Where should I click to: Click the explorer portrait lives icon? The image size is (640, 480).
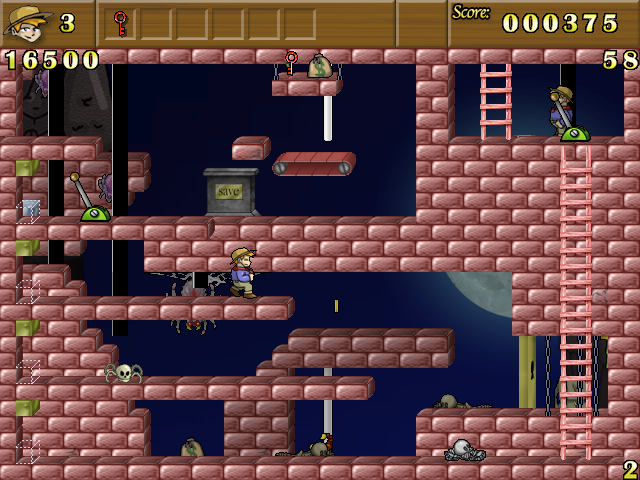(x=26, y=22)
